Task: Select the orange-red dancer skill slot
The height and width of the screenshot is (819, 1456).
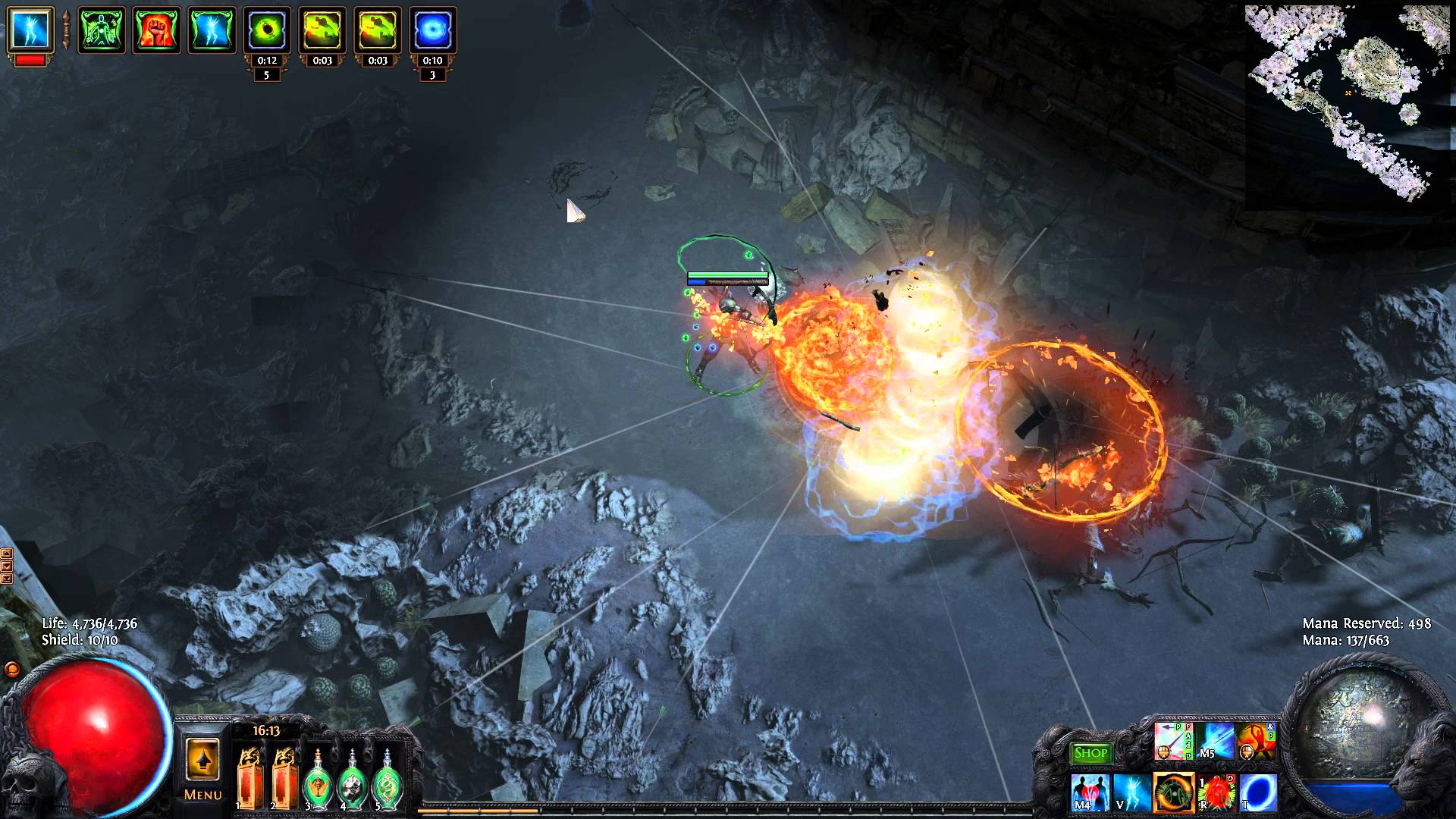Action: (x=1257, y=741)
